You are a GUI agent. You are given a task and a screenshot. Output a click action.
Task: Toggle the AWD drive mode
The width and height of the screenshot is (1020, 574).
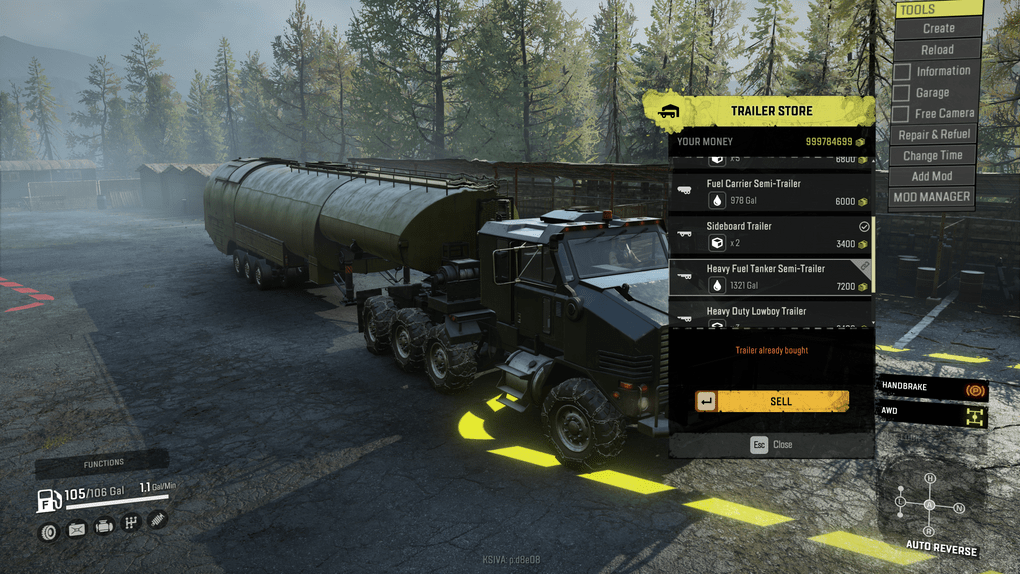coord(974,416)
